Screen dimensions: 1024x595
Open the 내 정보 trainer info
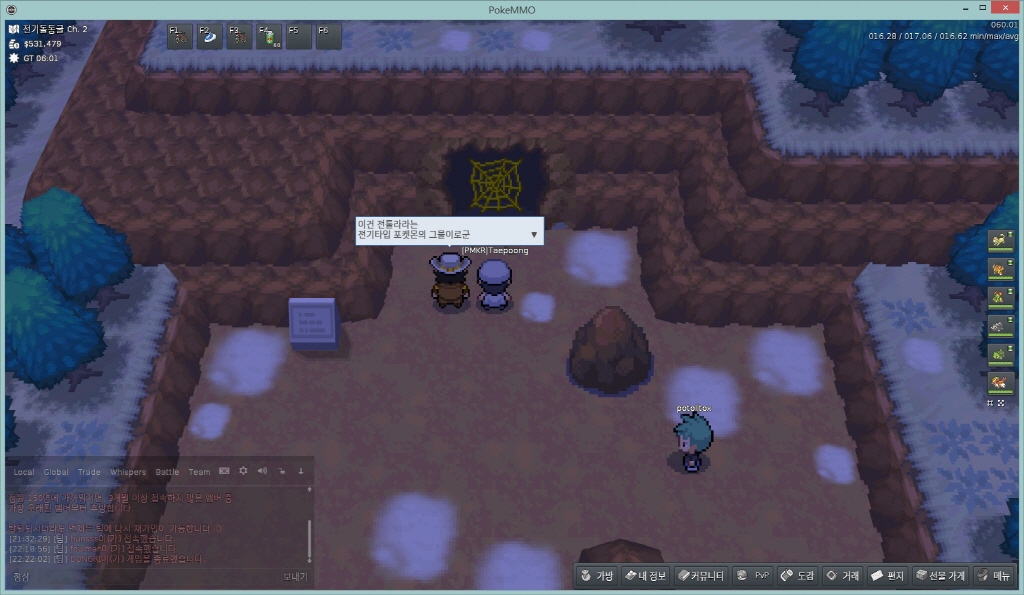[645, 576]
